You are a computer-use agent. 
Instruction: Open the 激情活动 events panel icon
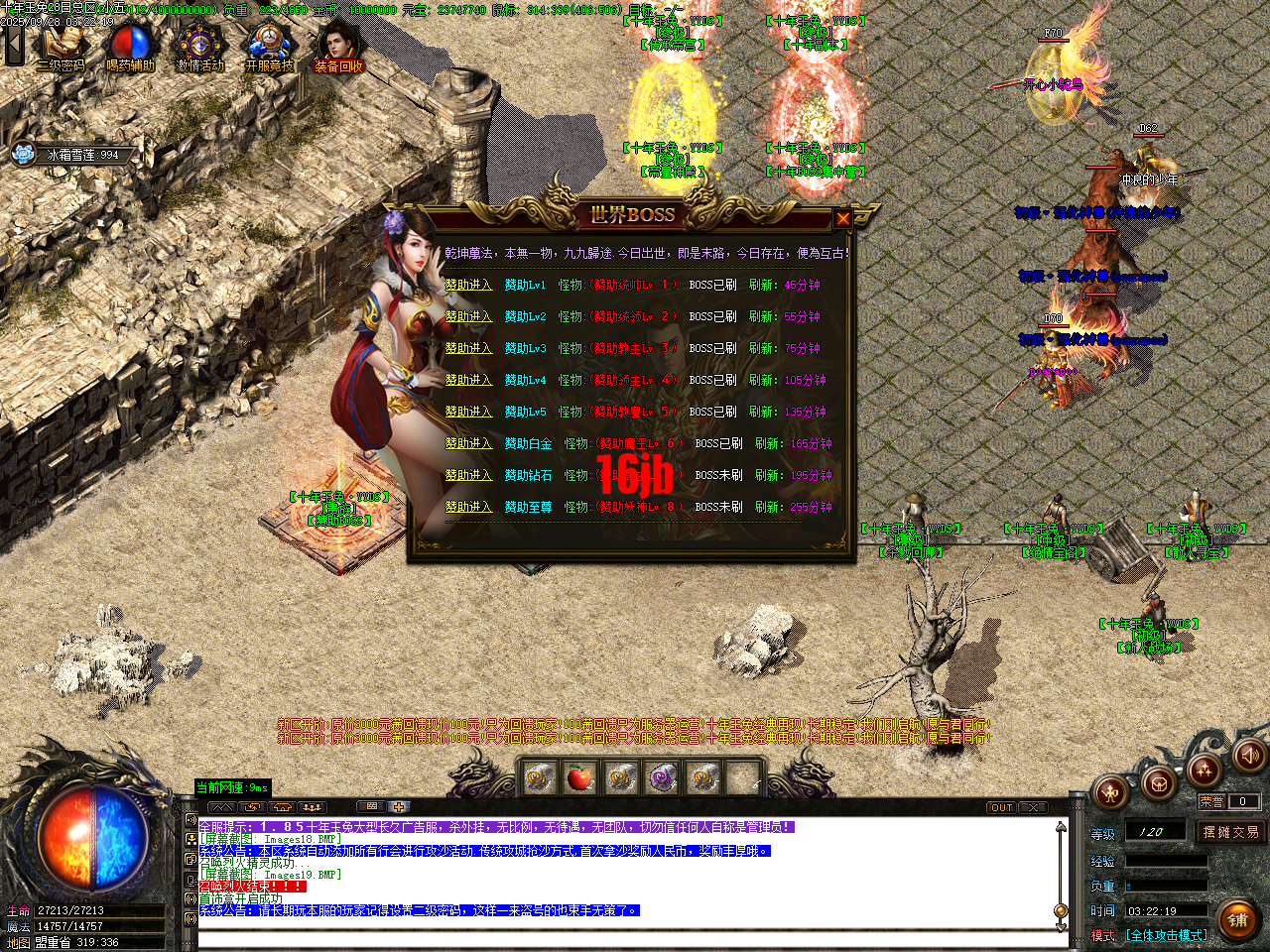point(198,42)
